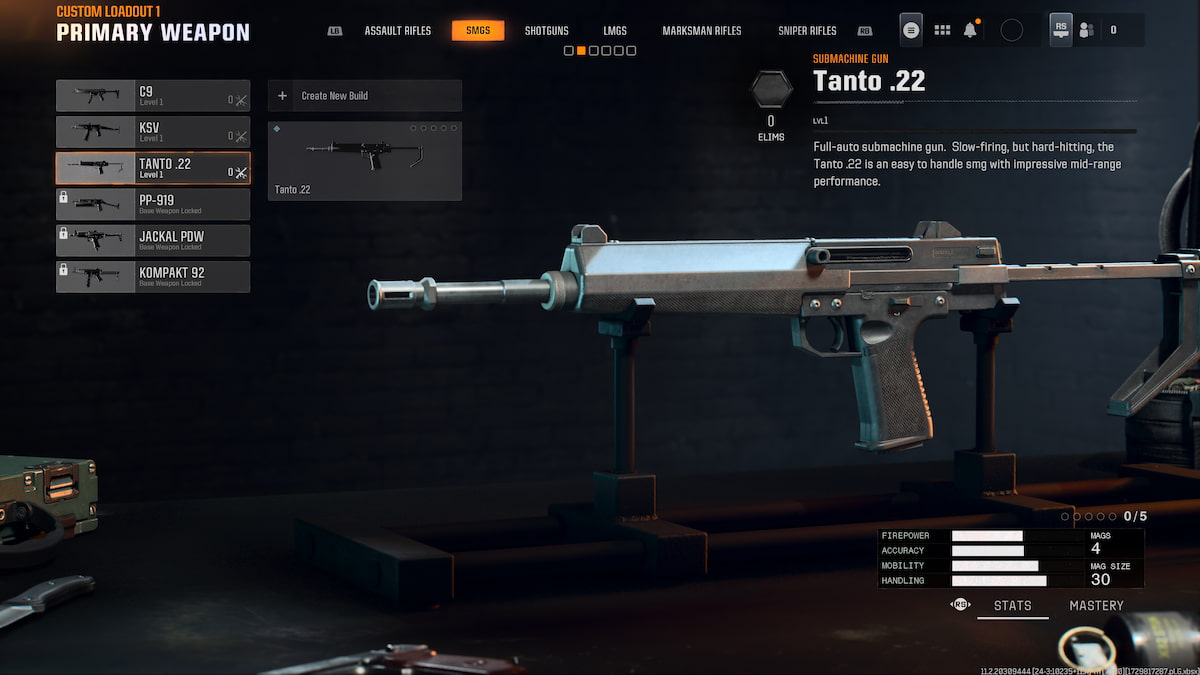The width and height of the screenshot is (1200, 675).
Task: Choose the KSV weapon row
Action: [153, 132]
